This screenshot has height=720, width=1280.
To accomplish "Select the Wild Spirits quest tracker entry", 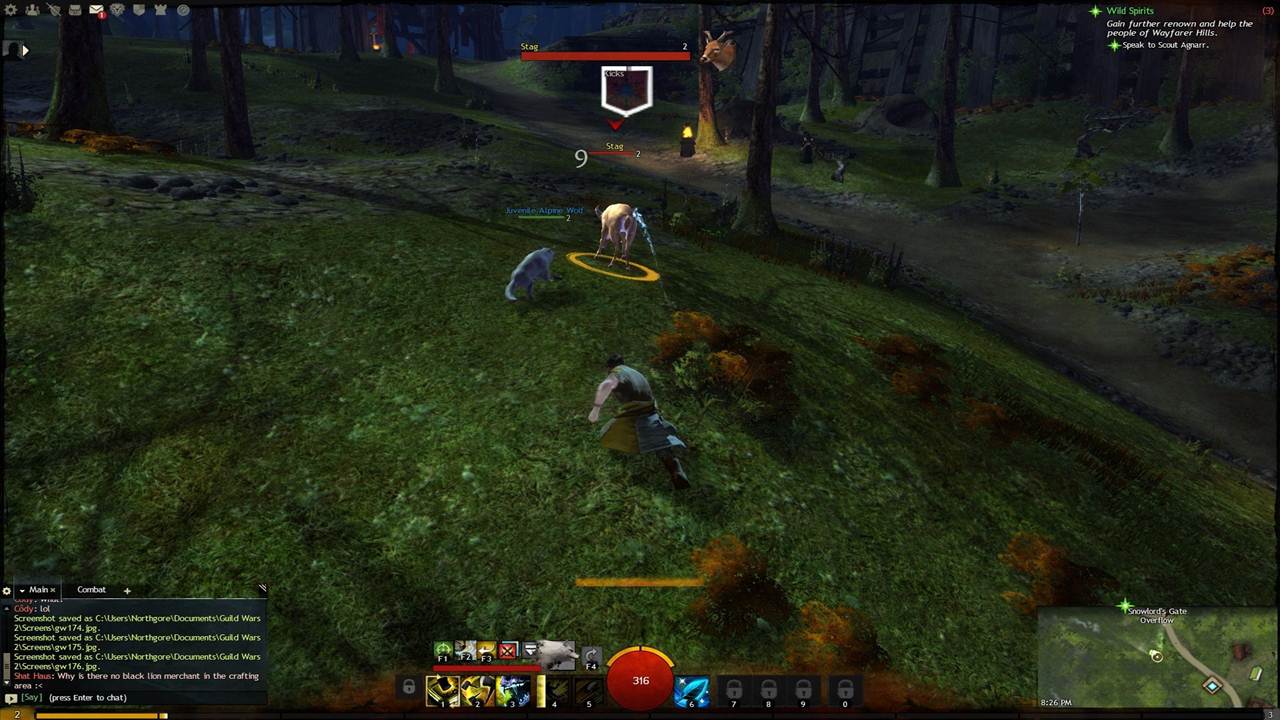I will click(x=1129, y=11).
